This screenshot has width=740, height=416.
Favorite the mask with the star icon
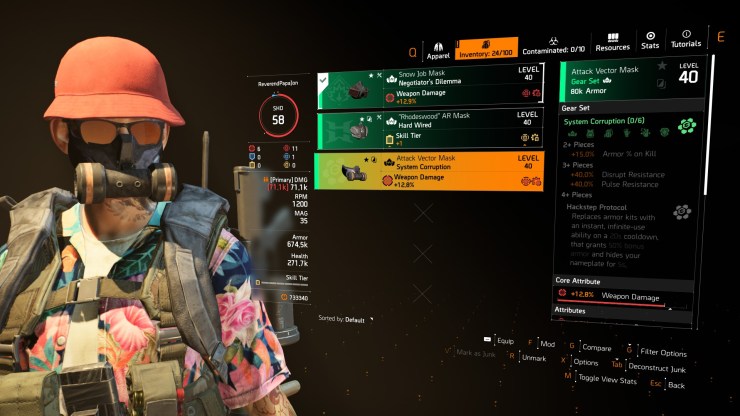pyautogui.click(x=662, y=66)
